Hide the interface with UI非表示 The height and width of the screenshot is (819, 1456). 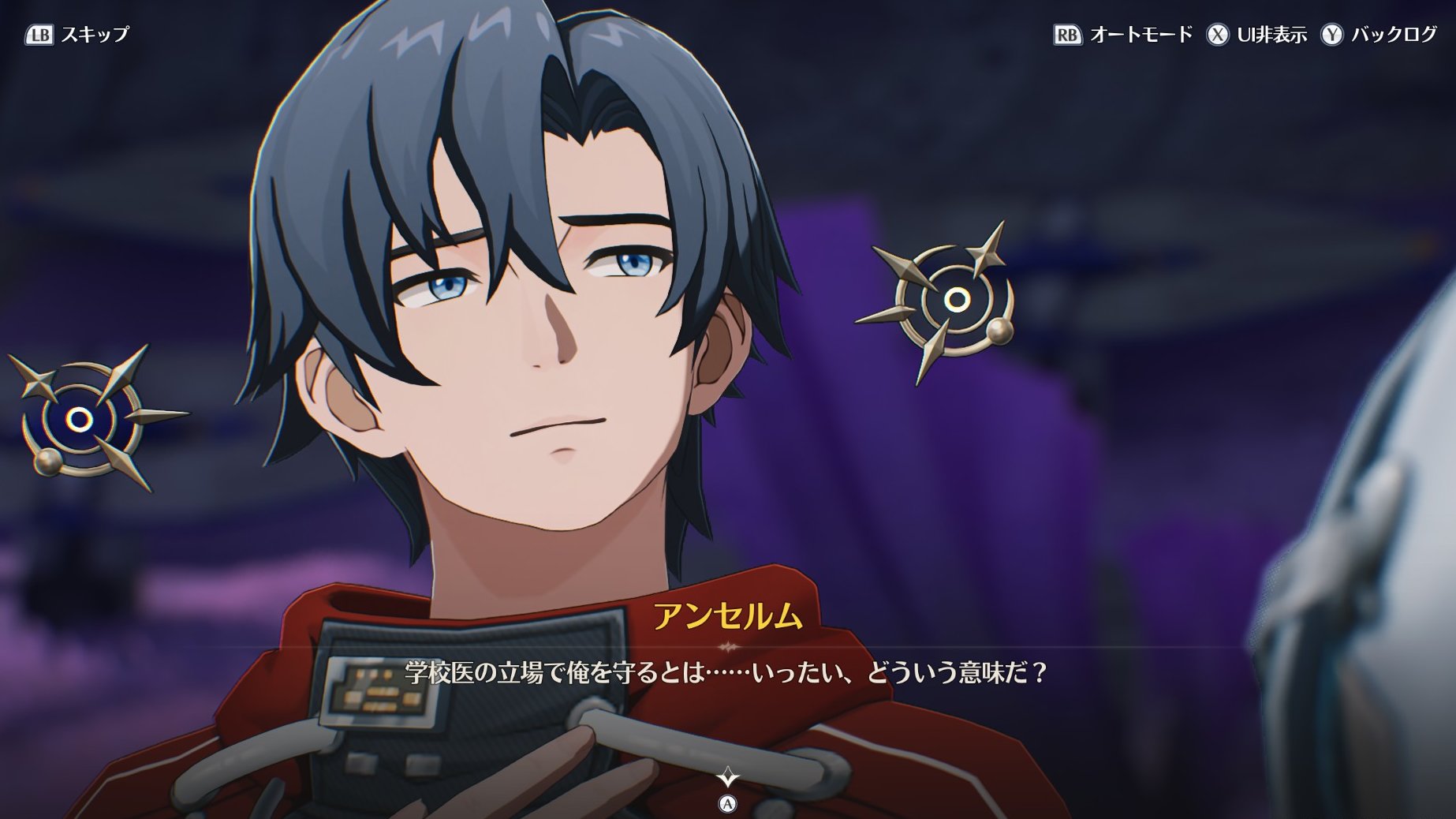(x=1256, y=35)
